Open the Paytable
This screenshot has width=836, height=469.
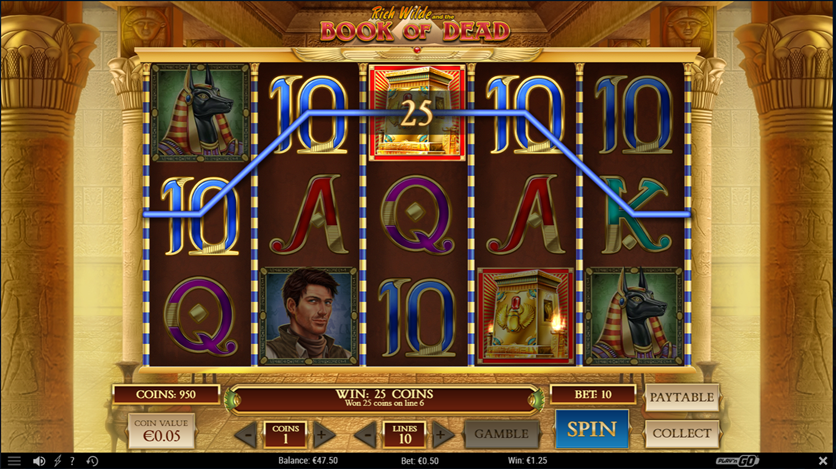682,397
